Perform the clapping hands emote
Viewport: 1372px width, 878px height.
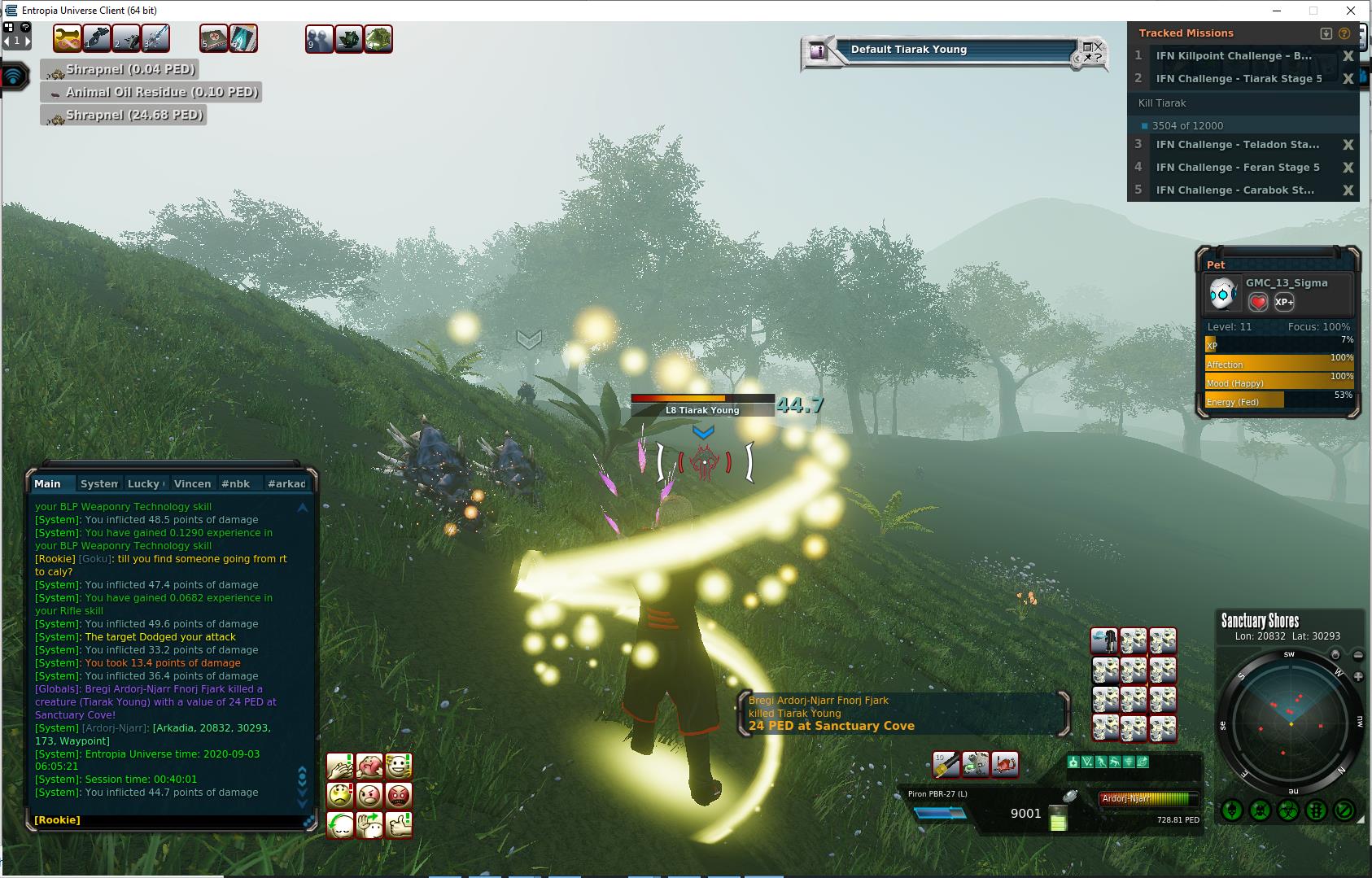[x=340, y=766]
